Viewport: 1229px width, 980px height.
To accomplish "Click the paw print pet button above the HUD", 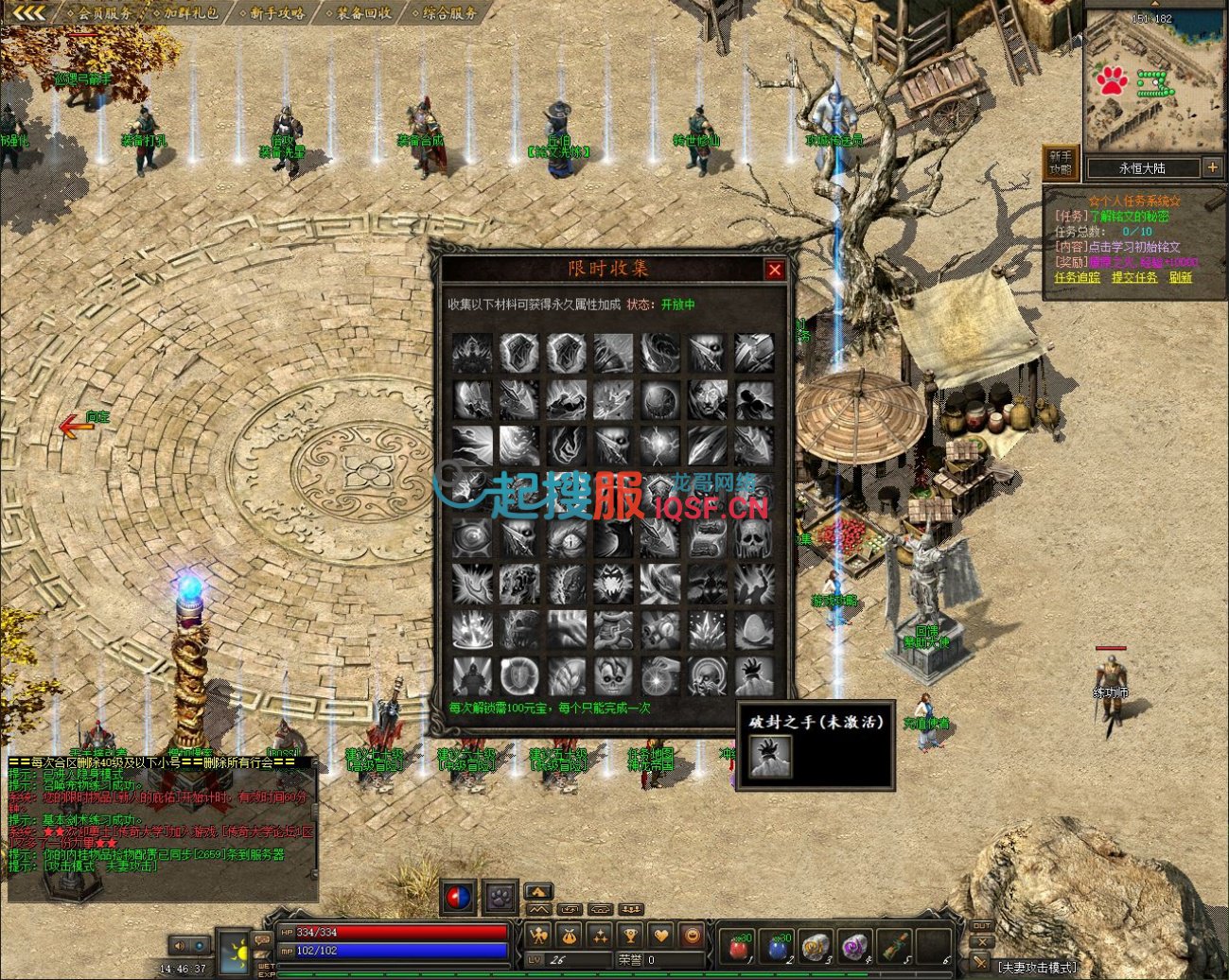I will tap(500, 897).
